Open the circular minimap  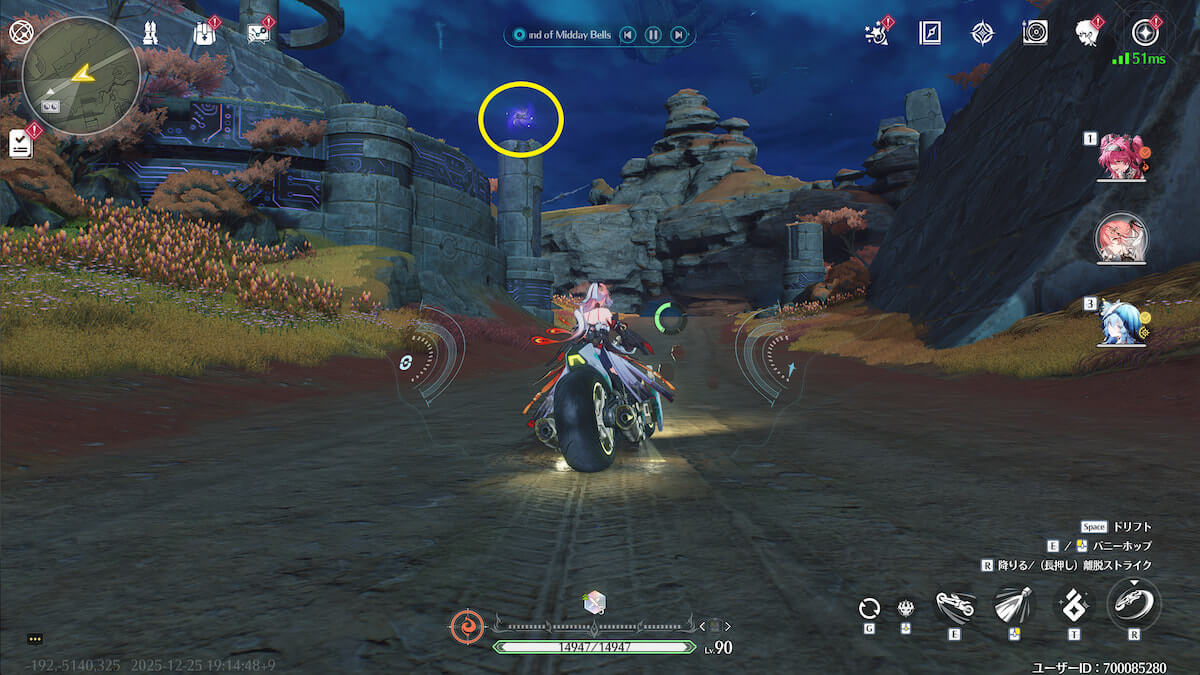pos(81,75)
